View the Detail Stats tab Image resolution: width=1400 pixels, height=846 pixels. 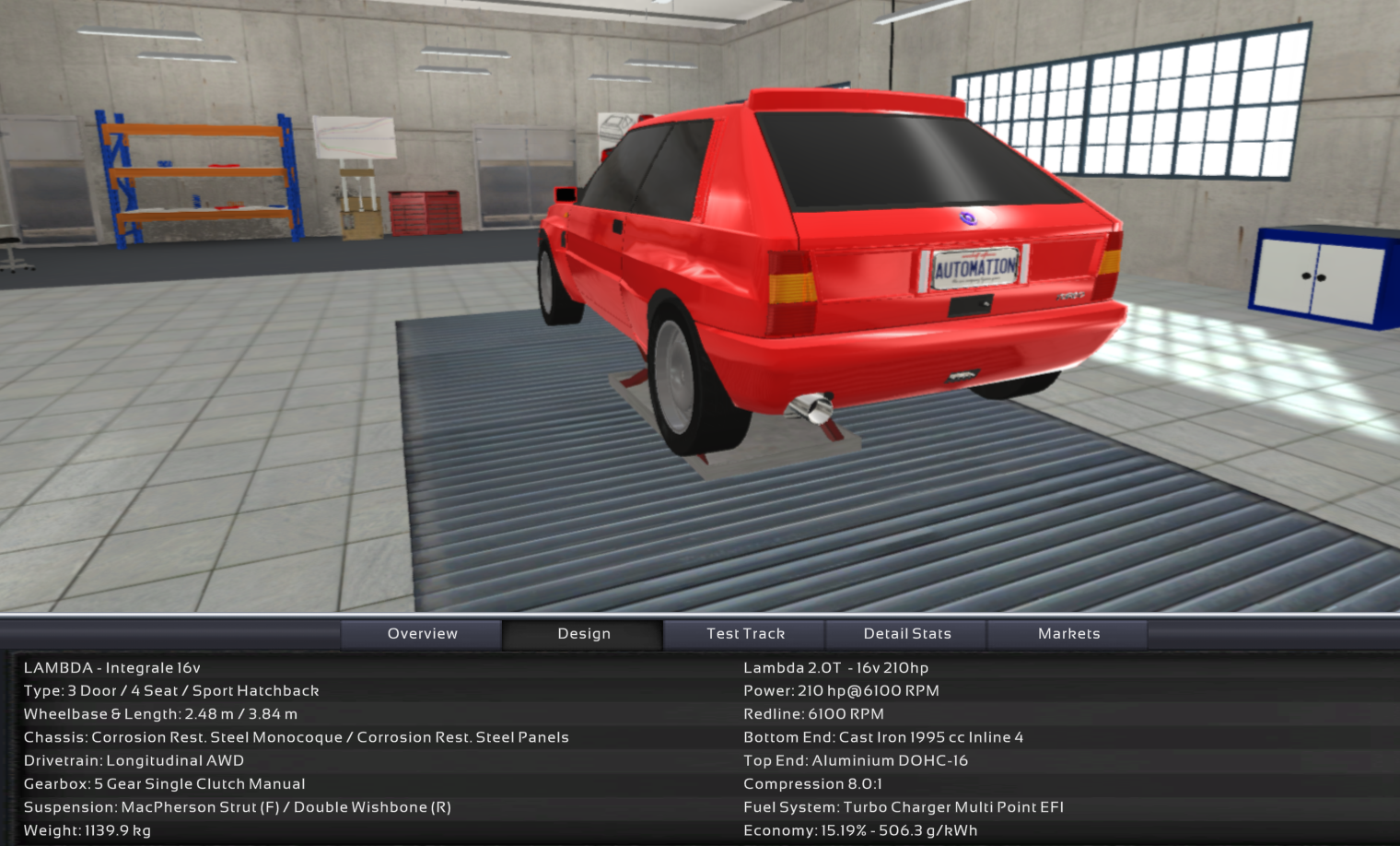907,634
